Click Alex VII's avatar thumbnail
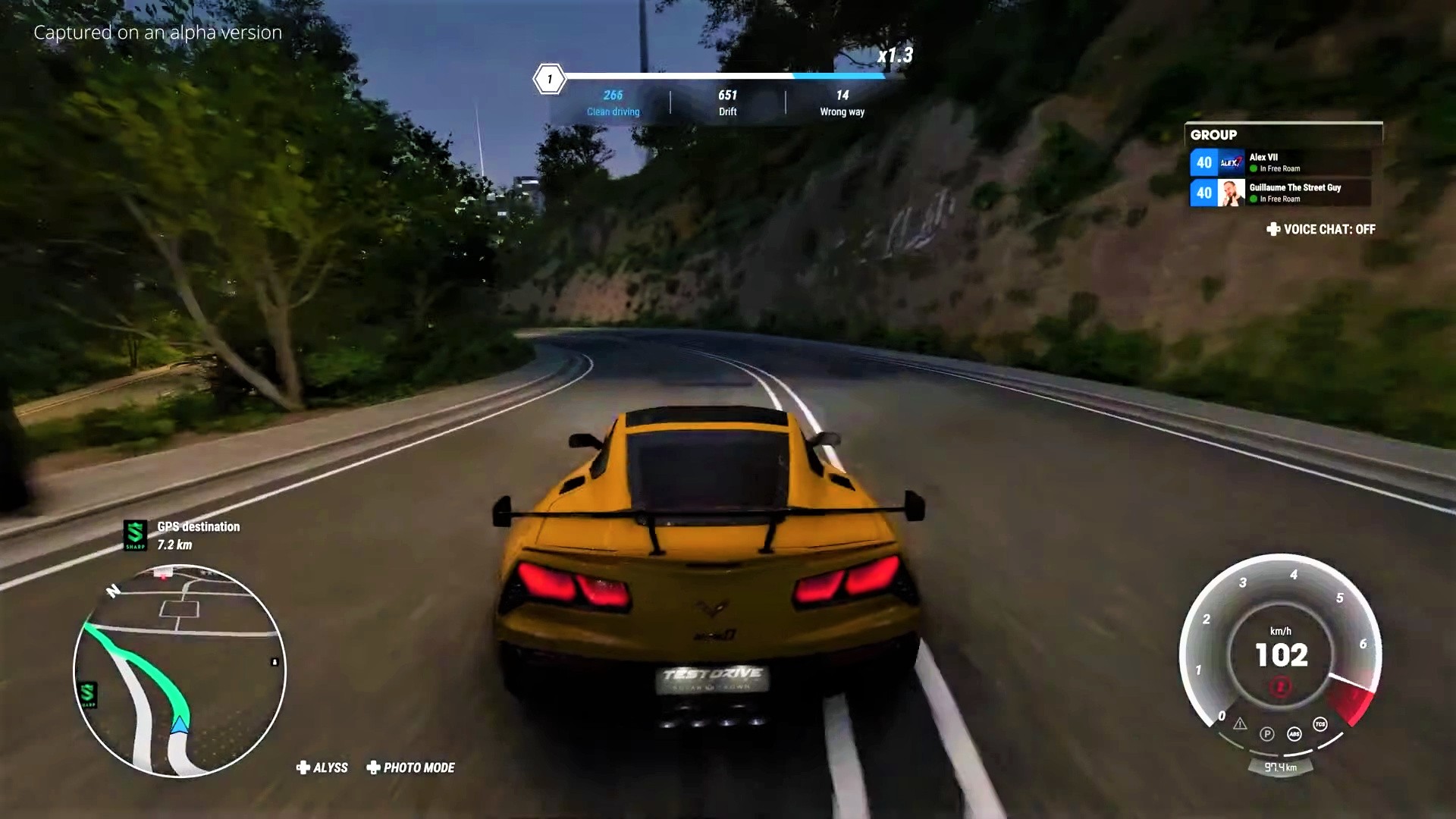The height and width of the screenshot is (819, 1456). (1232, 163)
